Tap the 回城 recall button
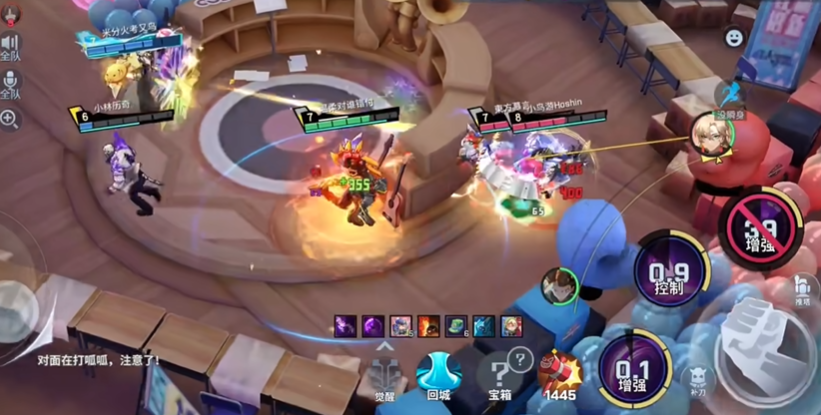Image resolution: width=821 pixels, height=415 pixels. (437, 375)
